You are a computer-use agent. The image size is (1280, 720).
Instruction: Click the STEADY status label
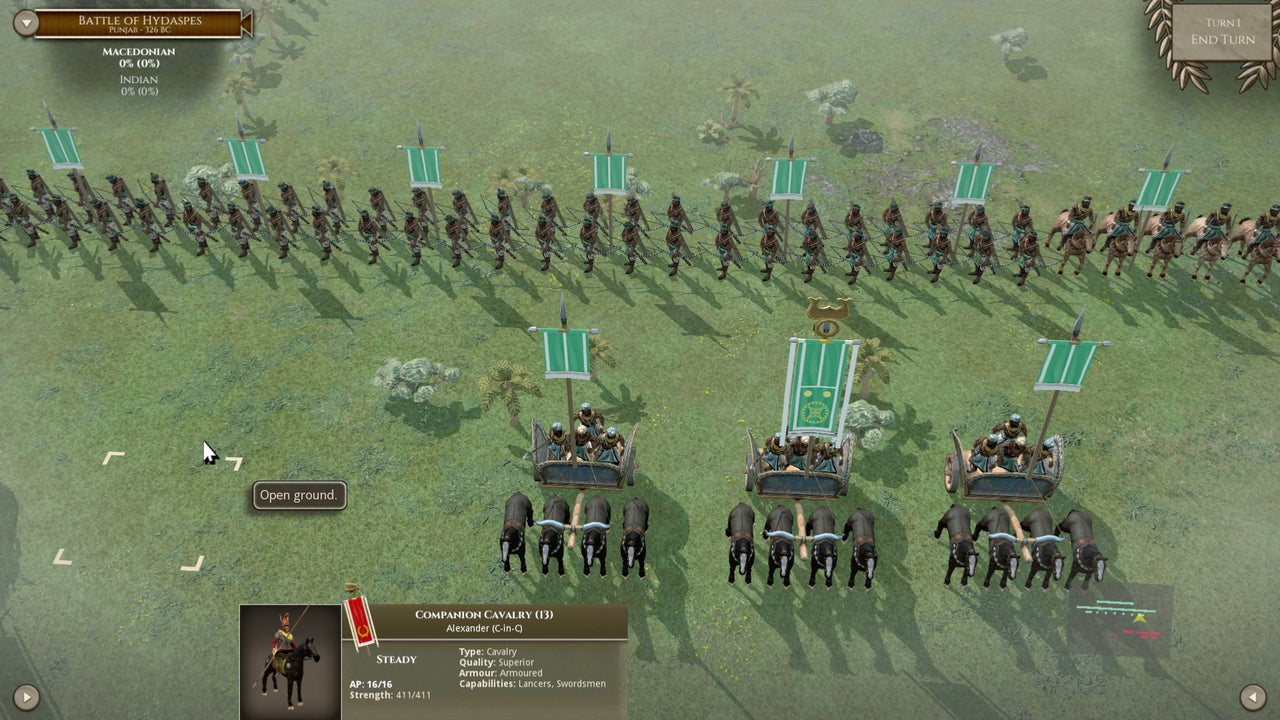tap(396, 659)
